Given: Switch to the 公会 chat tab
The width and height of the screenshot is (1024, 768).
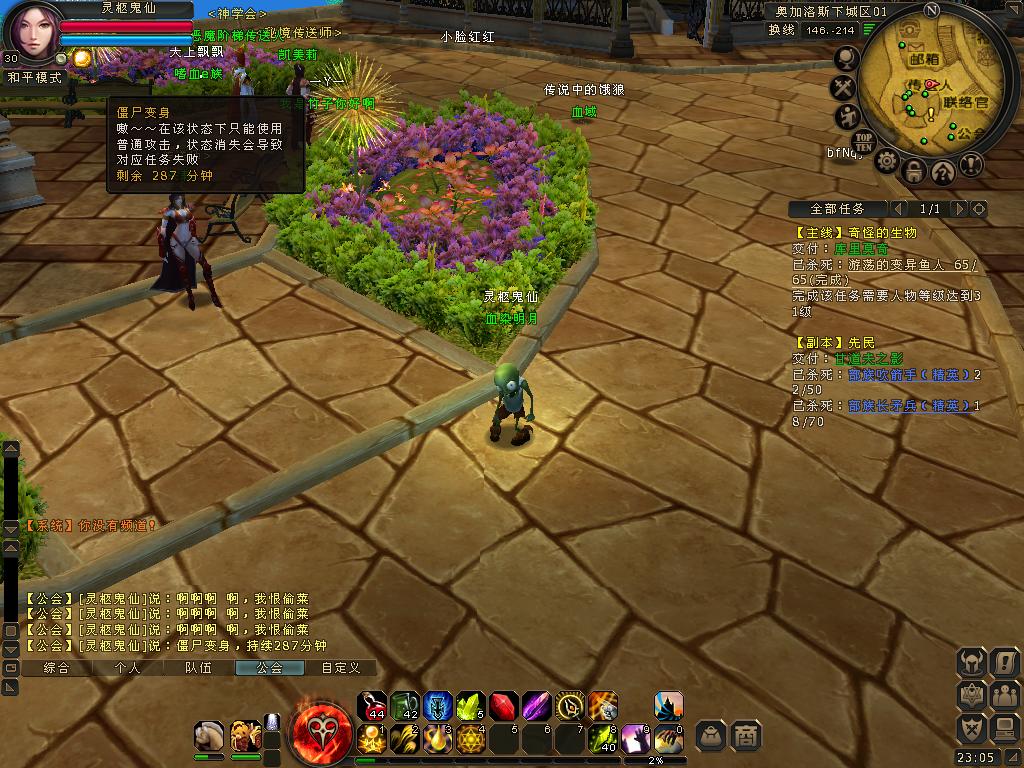Looking at the screenshot, I should [269, 668].
